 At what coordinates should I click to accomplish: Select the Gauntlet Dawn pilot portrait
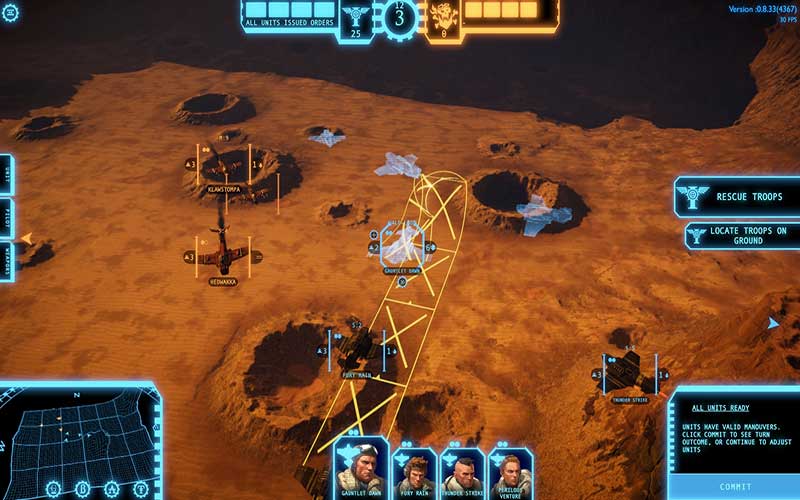click(x=360, y=467)
